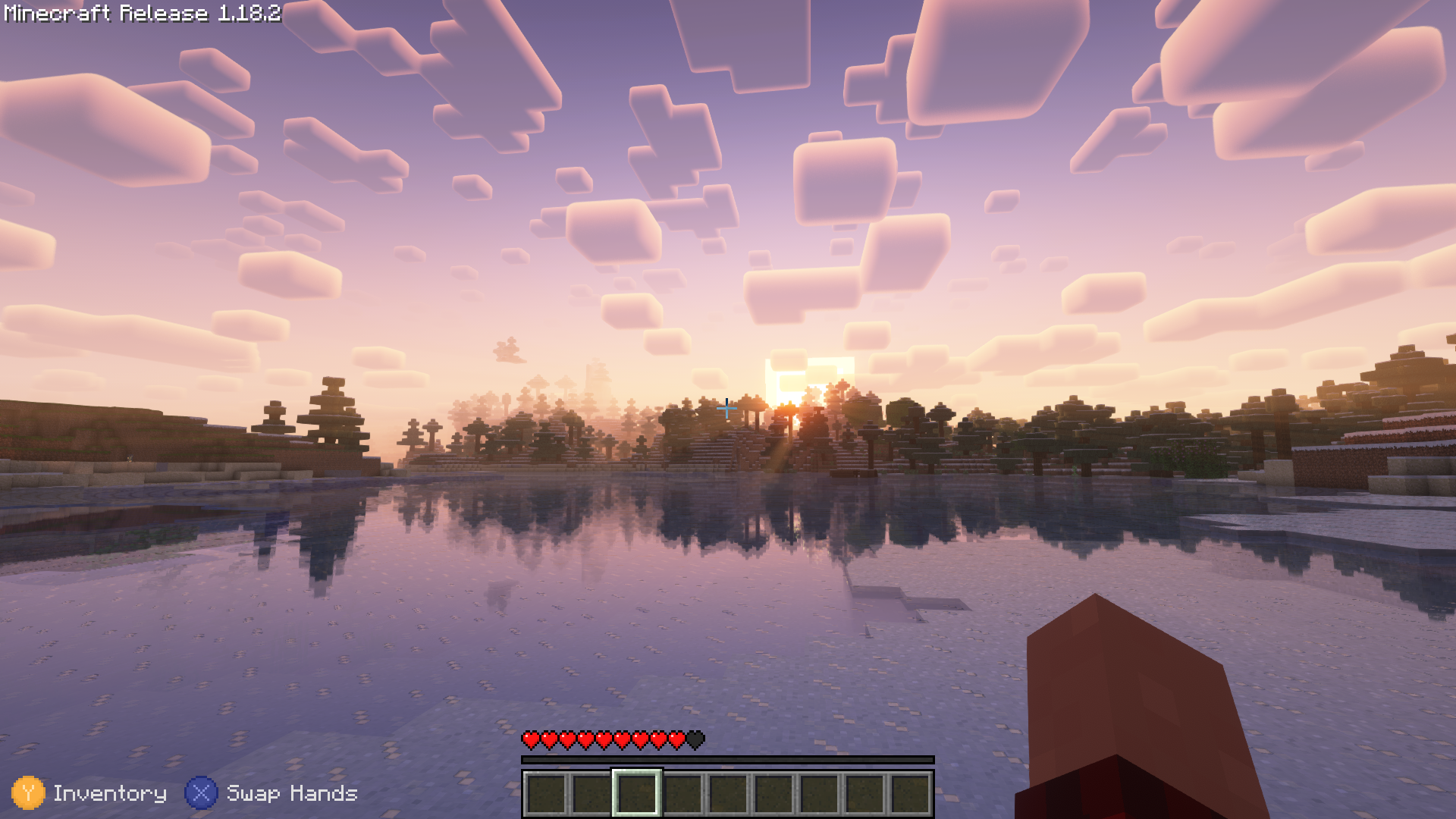Click the yellow Y controller button icon
Image resolution: width=1456 pixels, height=819 pixels.
(x=29, y=794)
